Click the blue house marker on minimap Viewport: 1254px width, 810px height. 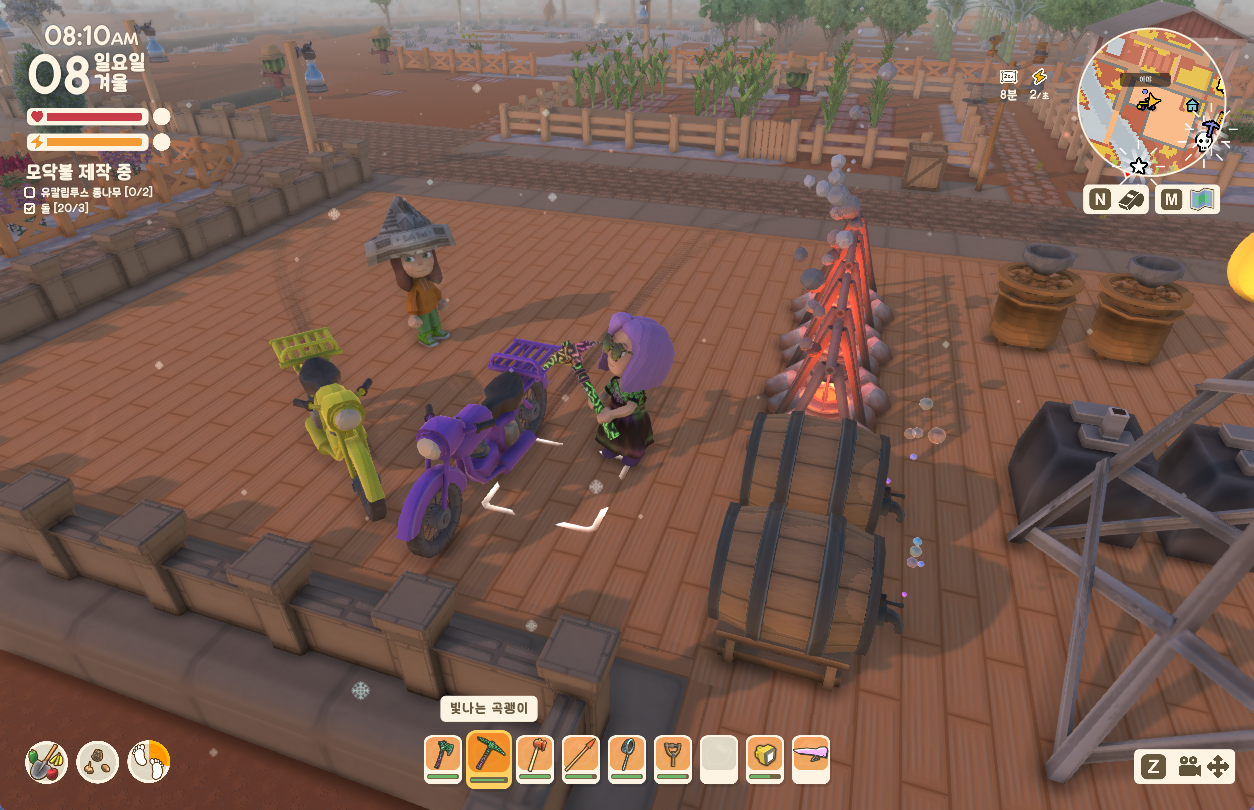pyautogui.click(x=1192, y=104)
